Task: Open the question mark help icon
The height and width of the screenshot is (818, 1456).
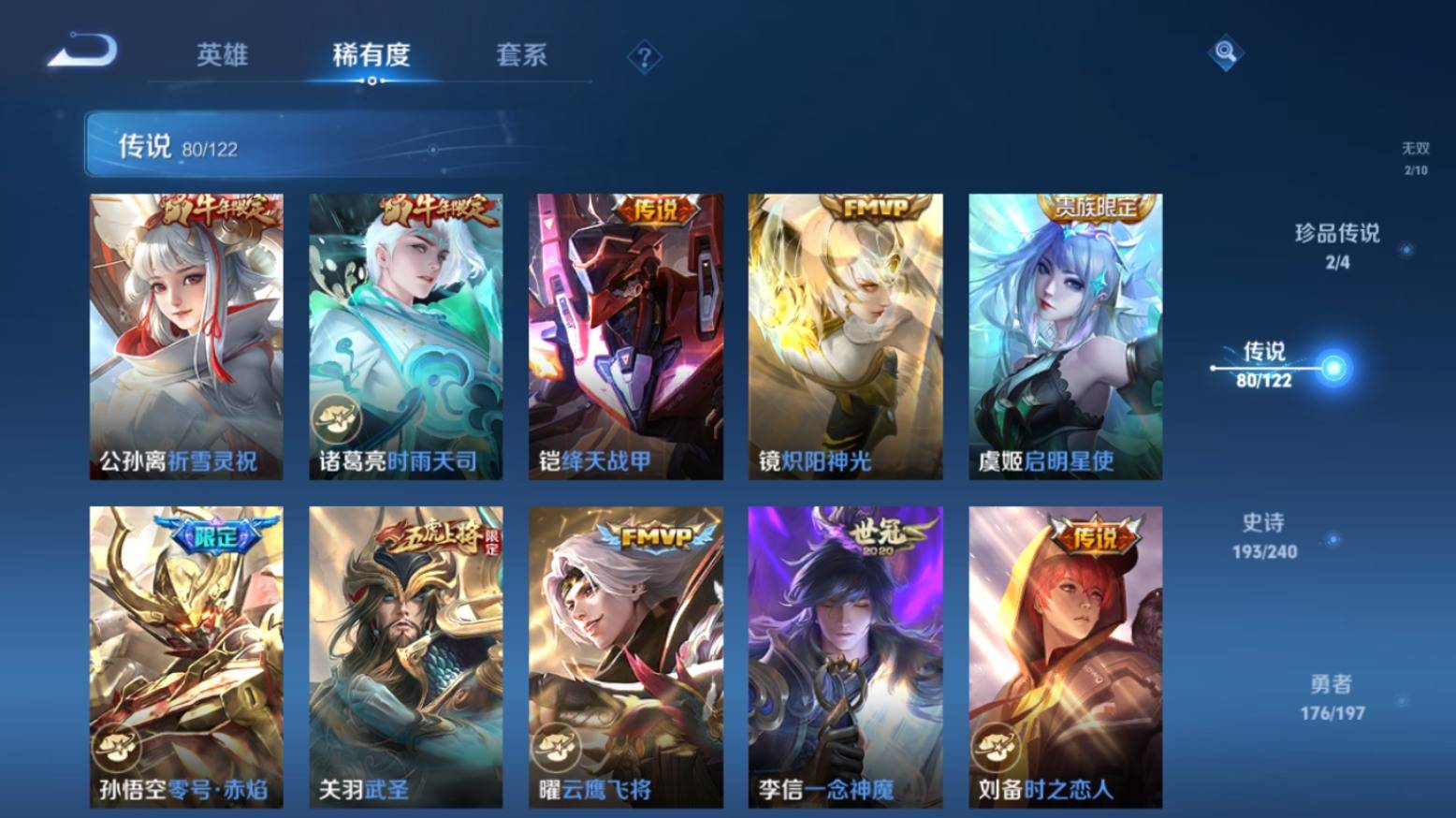Action: tap(644, 58)
